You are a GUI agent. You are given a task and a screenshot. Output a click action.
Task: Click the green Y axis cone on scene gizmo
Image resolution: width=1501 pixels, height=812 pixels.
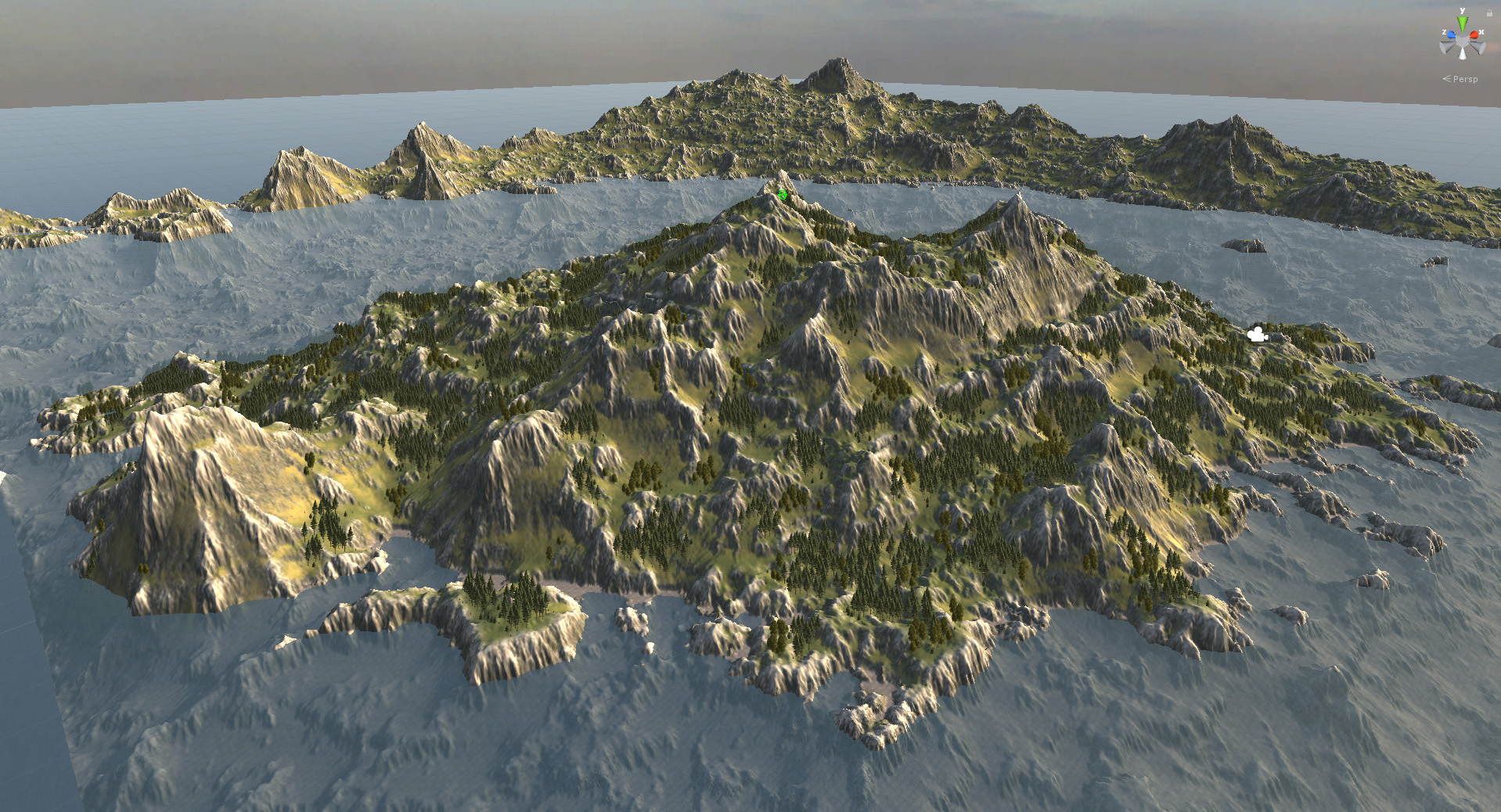click(1463, 22)
